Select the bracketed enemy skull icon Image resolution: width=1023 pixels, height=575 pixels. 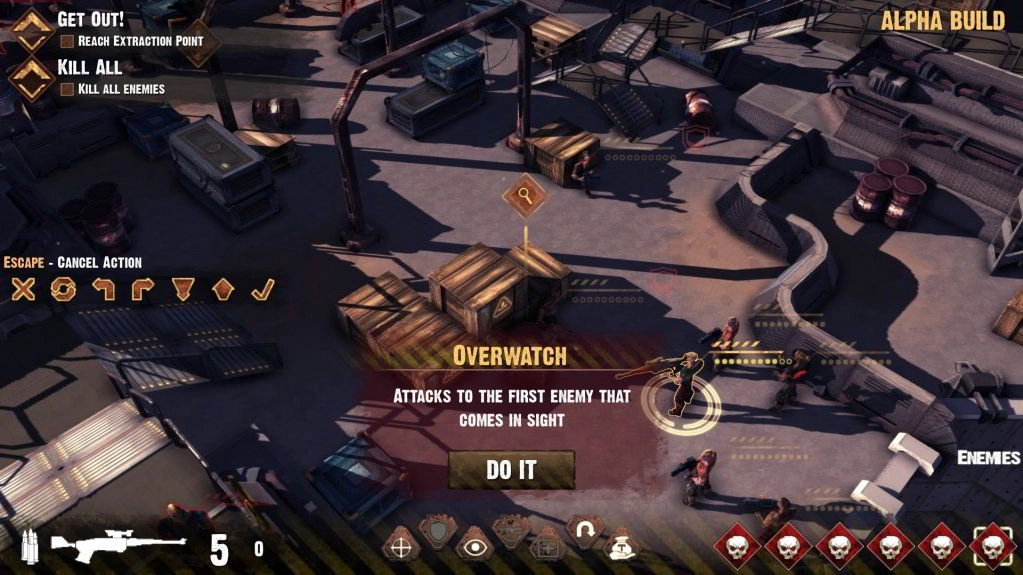pyautogui.click(x=992, y=545)
